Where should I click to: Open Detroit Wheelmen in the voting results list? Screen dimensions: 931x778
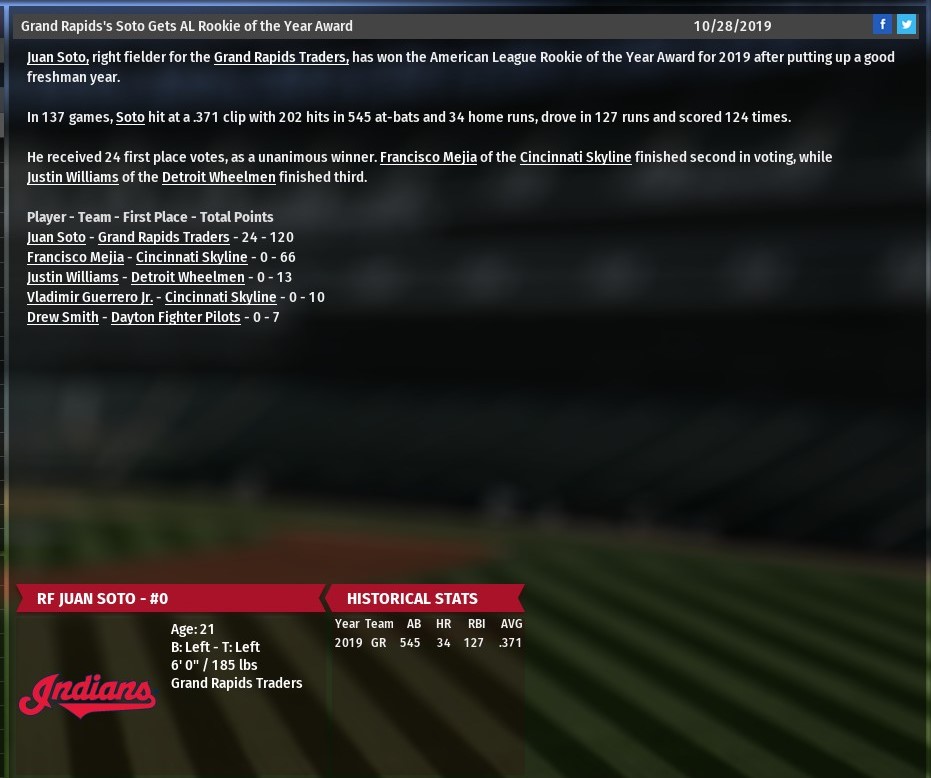pyautogui.click(x=187, y=277)
